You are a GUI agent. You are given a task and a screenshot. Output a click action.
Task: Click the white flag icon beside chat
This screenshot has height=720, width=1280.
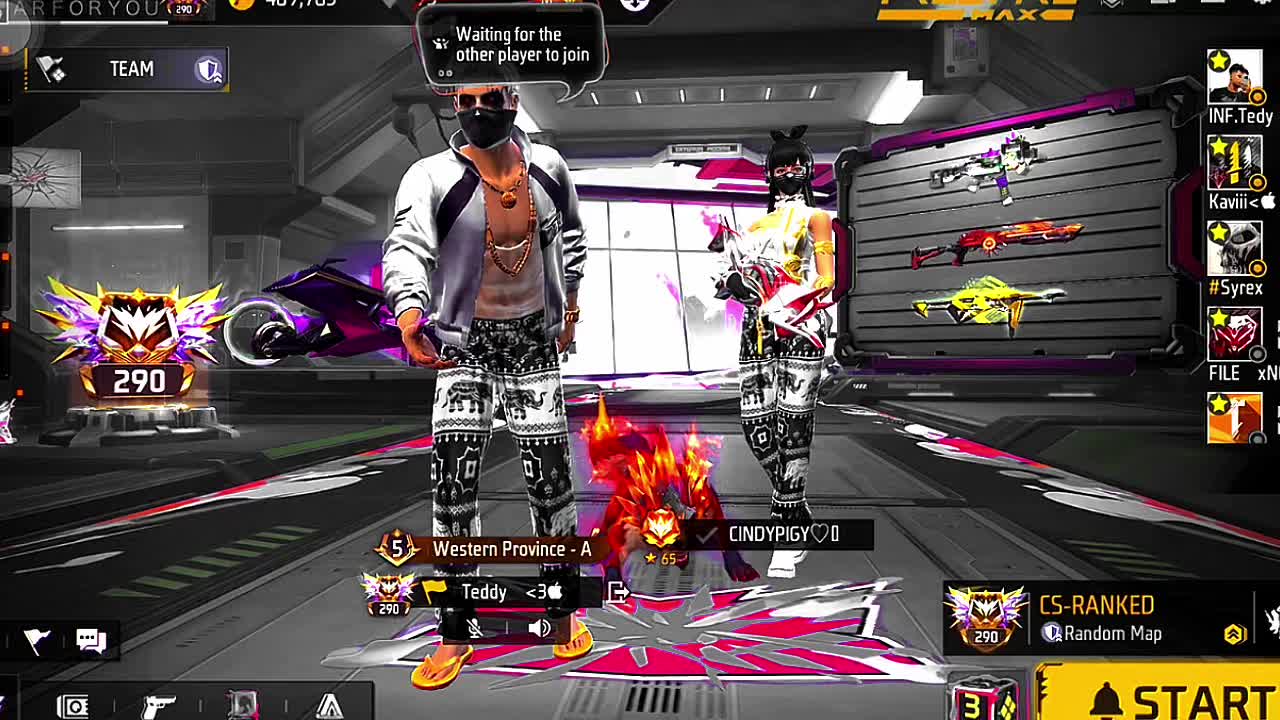pyautogui.click(x=37, y=641)
